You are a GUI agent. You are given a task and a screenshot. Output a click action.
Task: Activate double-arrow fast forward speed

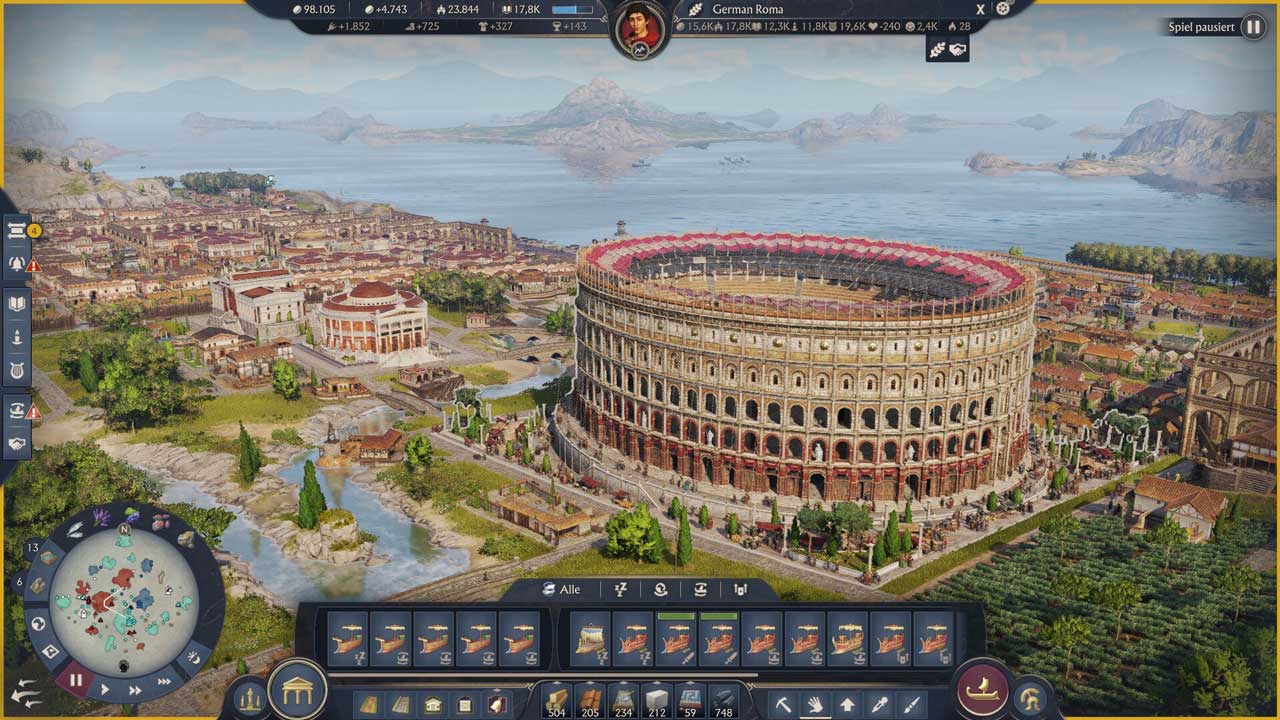(134, 689)
